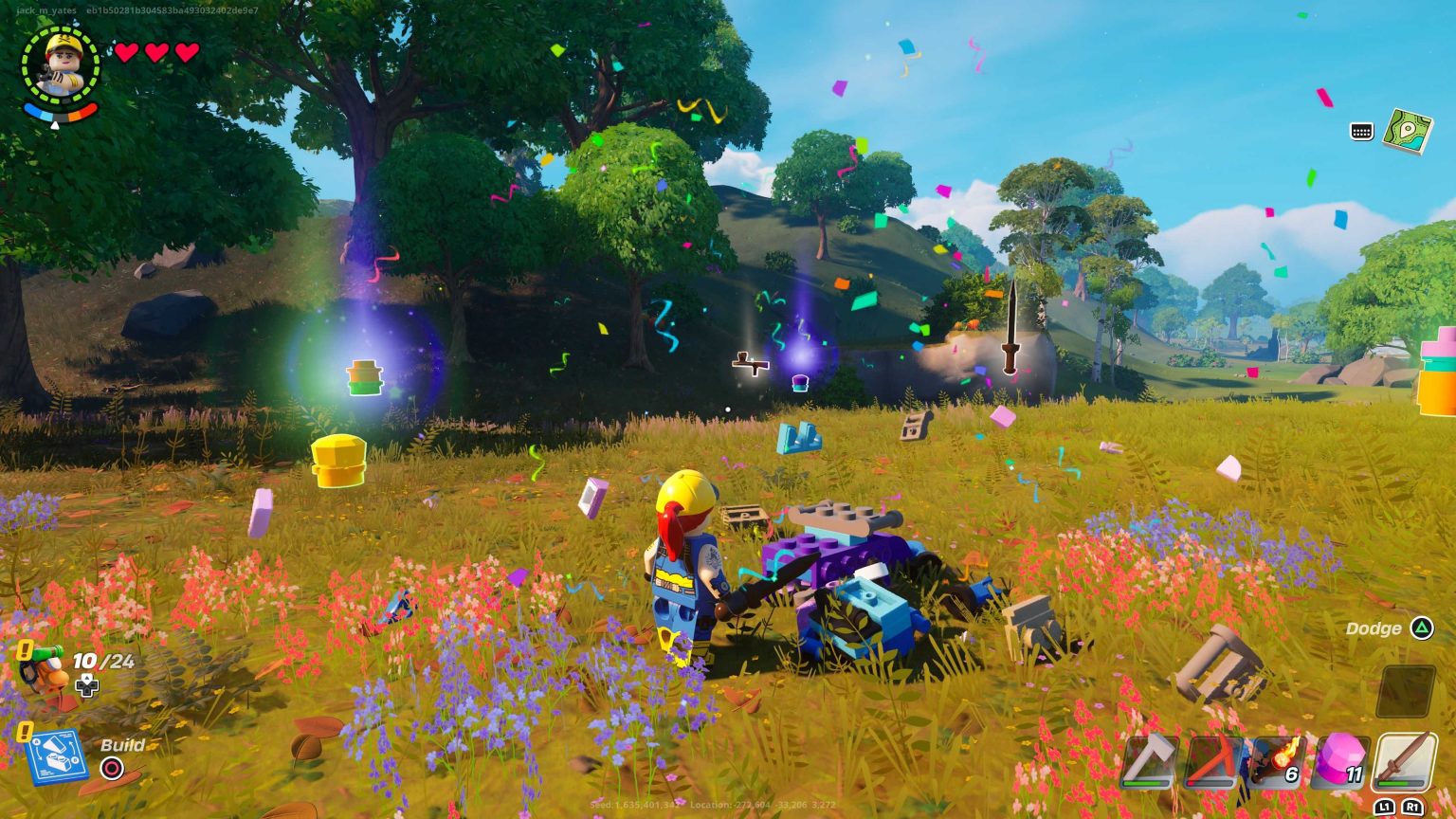Click the keyboard input icon

(x=1362, y=133)
